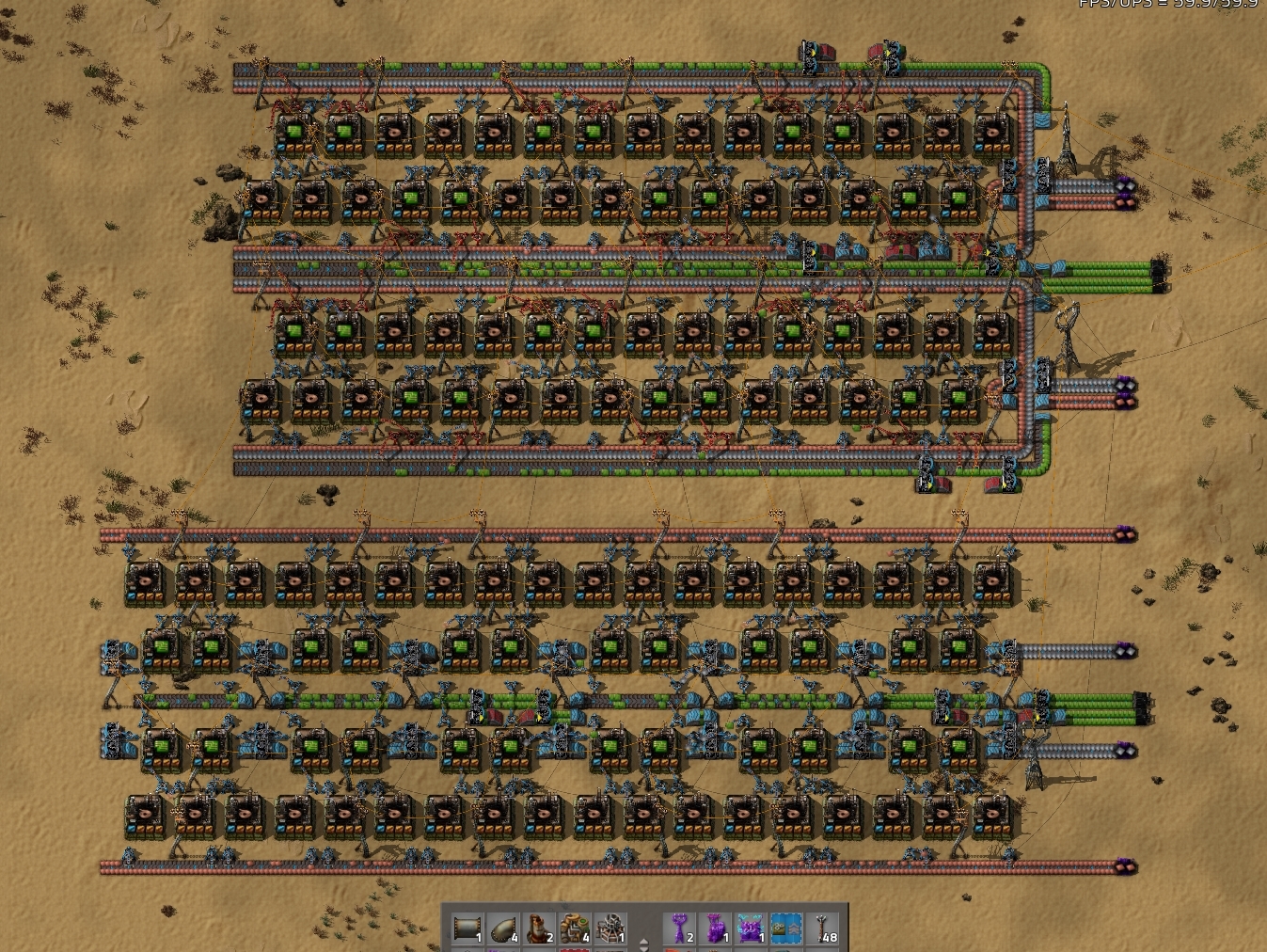The height and width of the screenshot is (952, 1267).
Task: Click the up arrow to switch quickbar rows
Action: point(643,941)
